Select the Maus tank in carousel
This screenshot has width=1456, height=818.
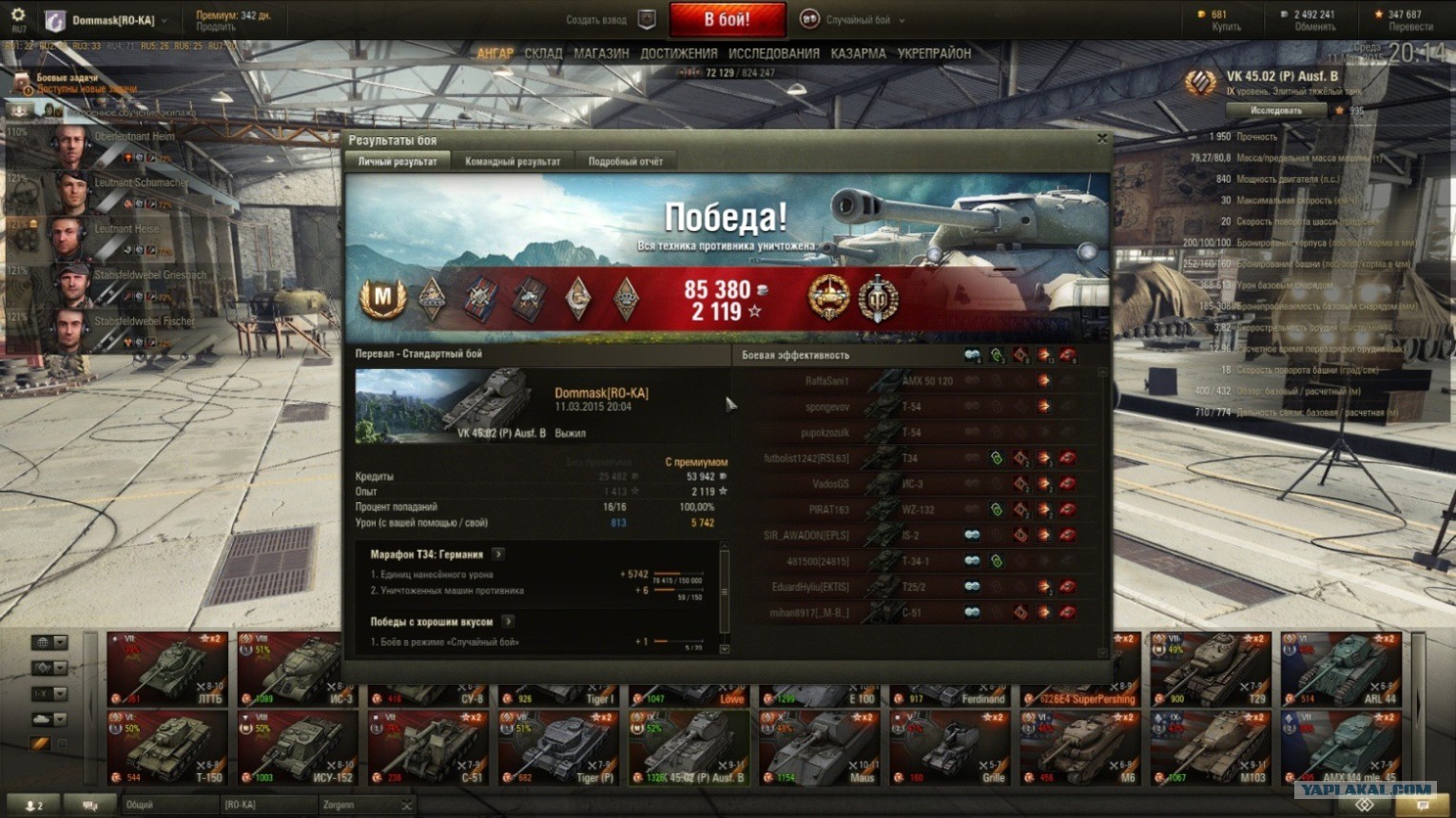820,750
